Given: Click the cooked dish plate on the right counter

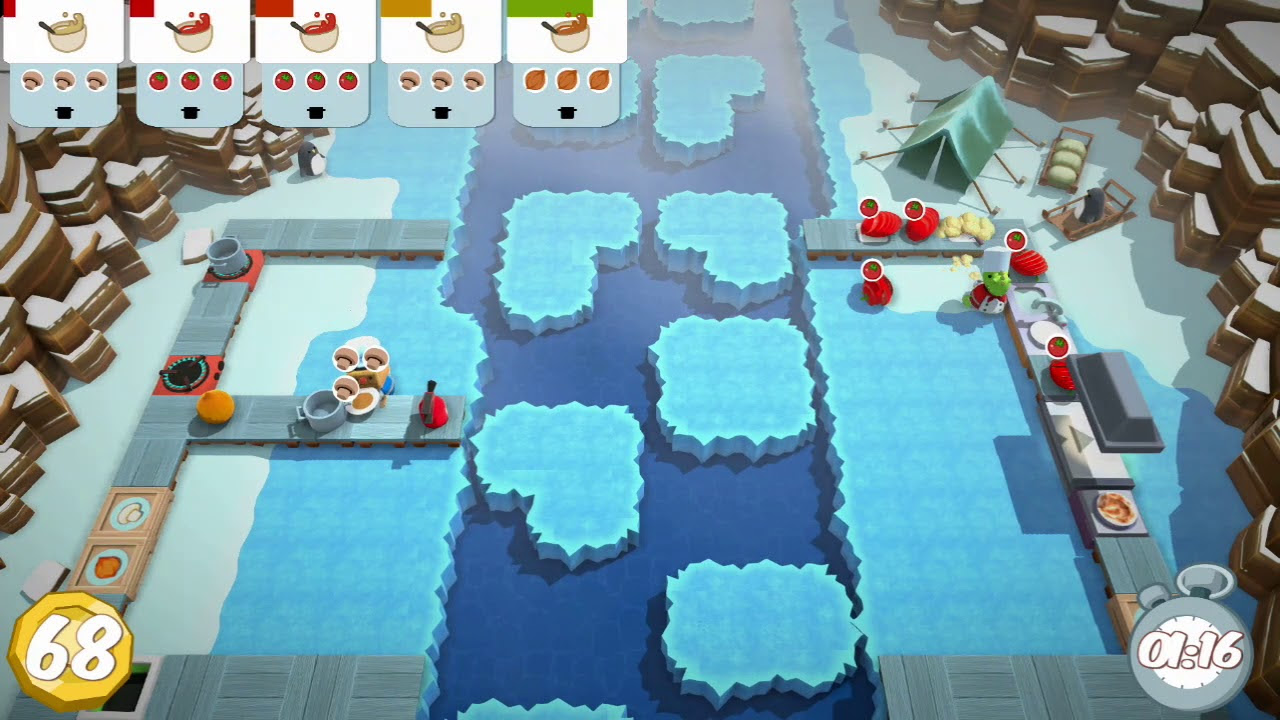Looking at the screenshot, I should point(1115,510).
